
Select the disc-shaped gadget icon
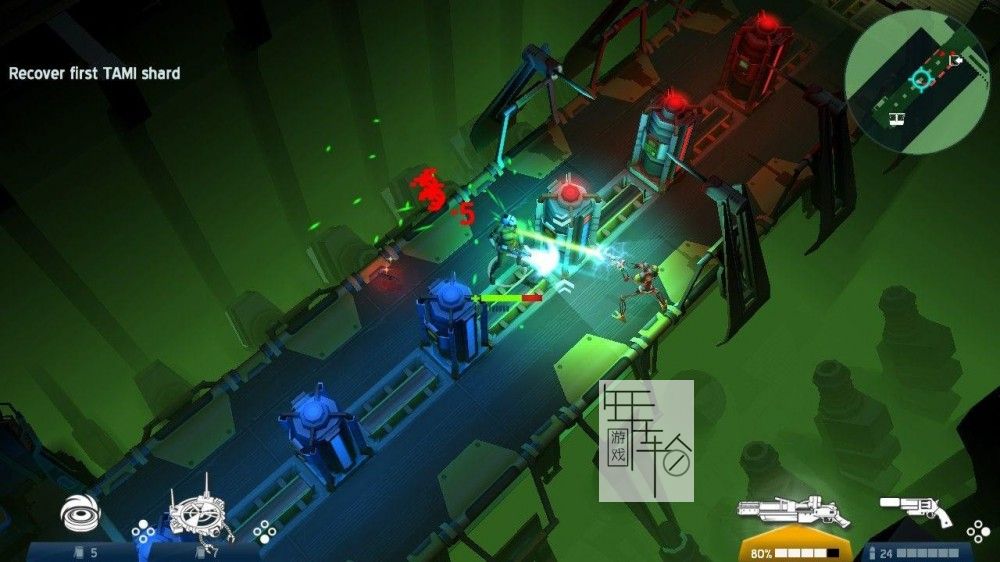[x=82, y=514]
